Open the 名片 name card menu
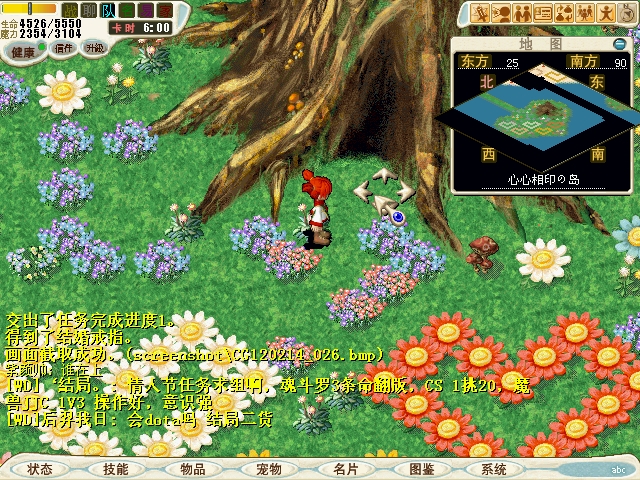Viewport: 640px width, 480px height. coord(346,468)
